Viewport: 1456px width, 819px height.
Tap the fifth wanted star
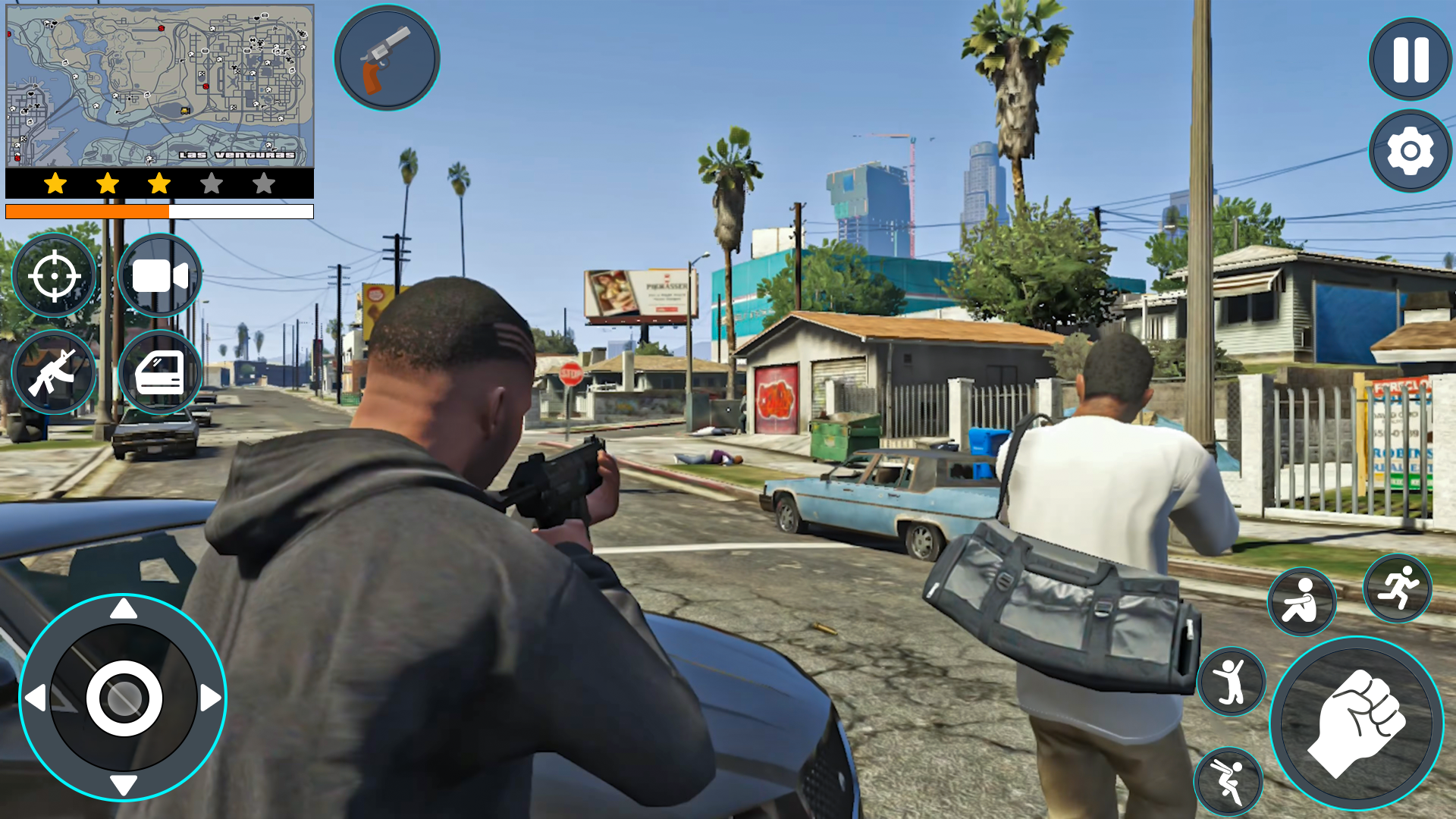click(x=264, y=182)
